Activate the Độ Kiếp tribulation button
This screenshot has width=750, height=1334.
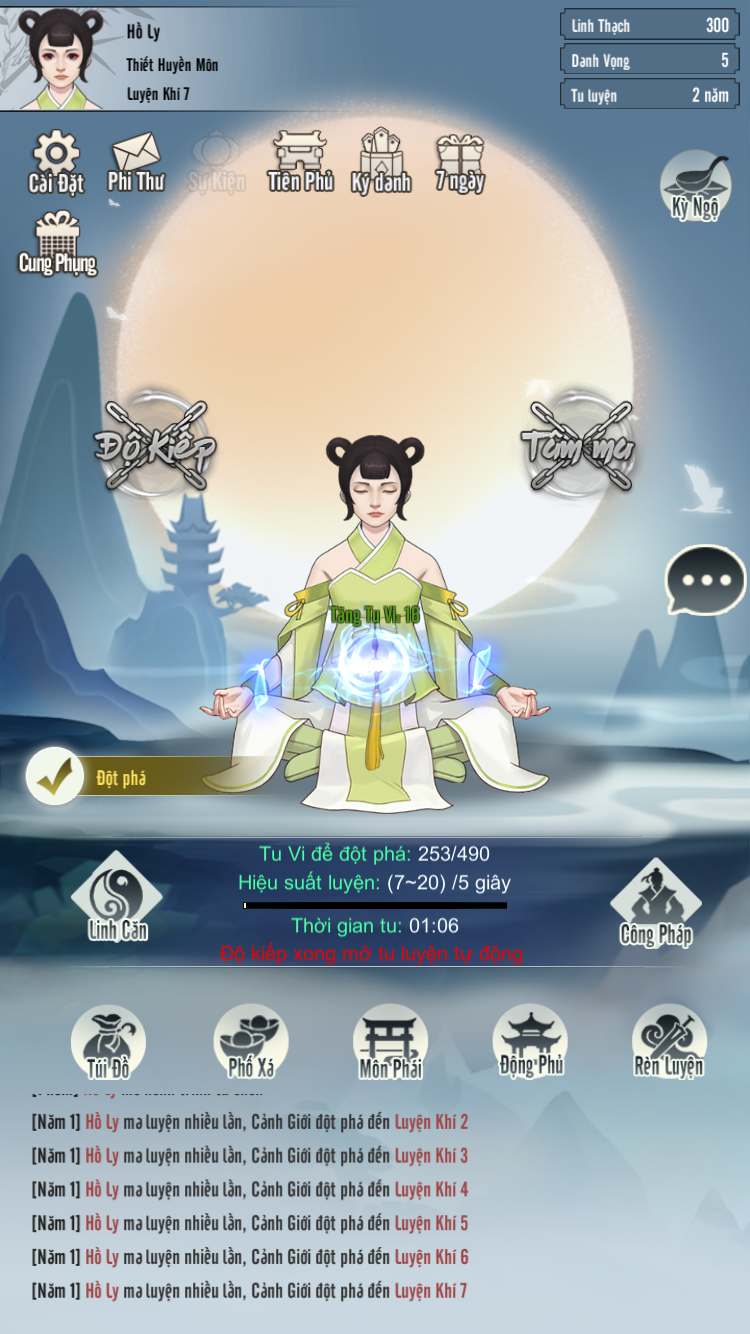point(155,445)
